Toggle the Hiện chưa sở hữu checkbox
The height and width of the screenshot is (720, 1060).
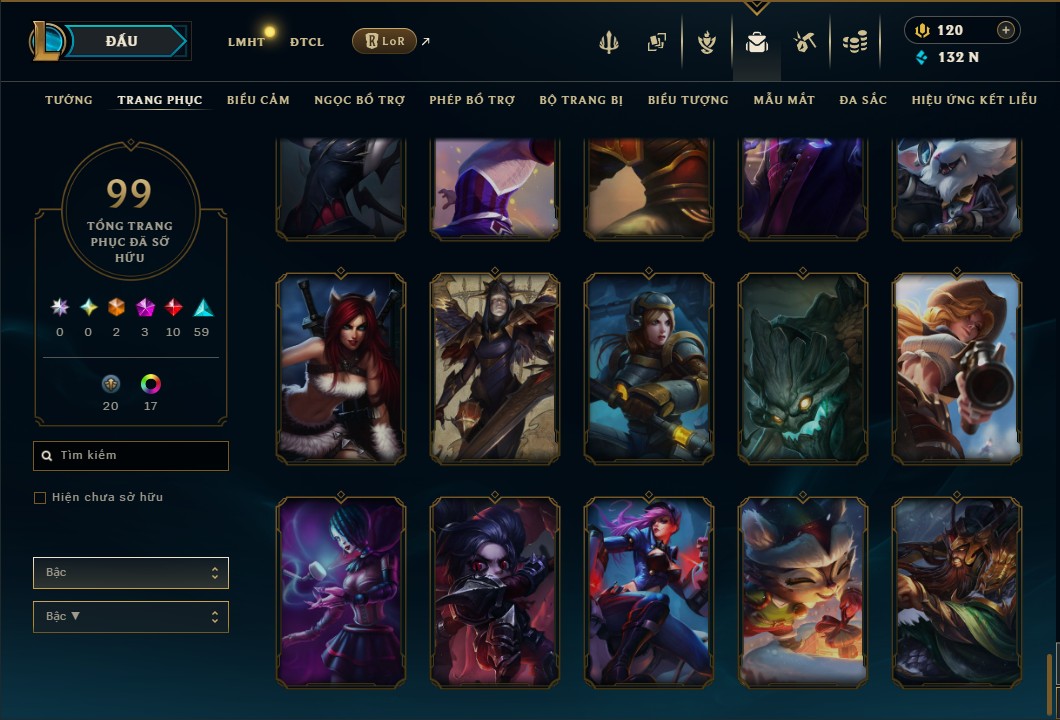tap(40, 498)
